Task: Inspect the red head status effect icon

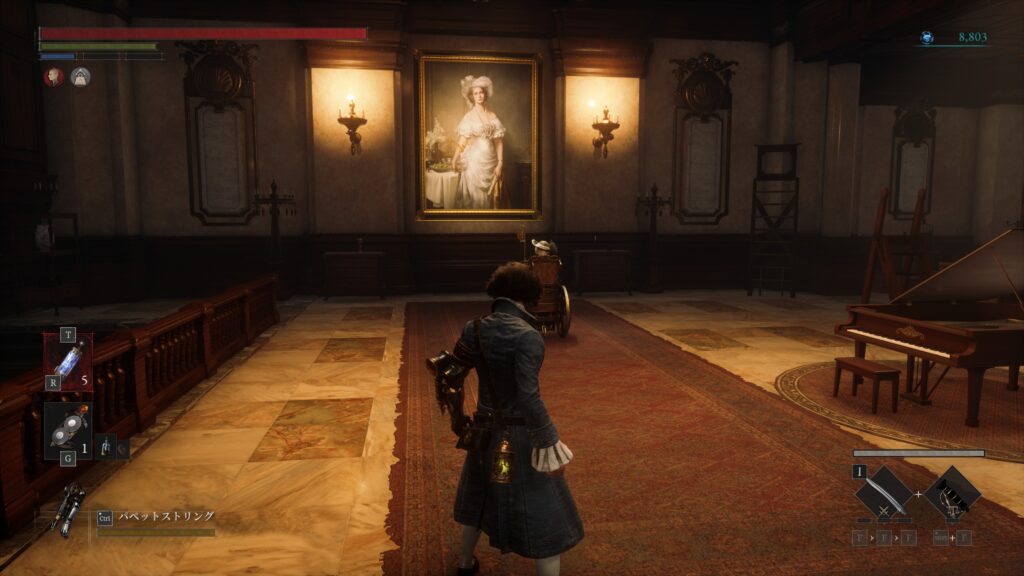Action: 53,76
